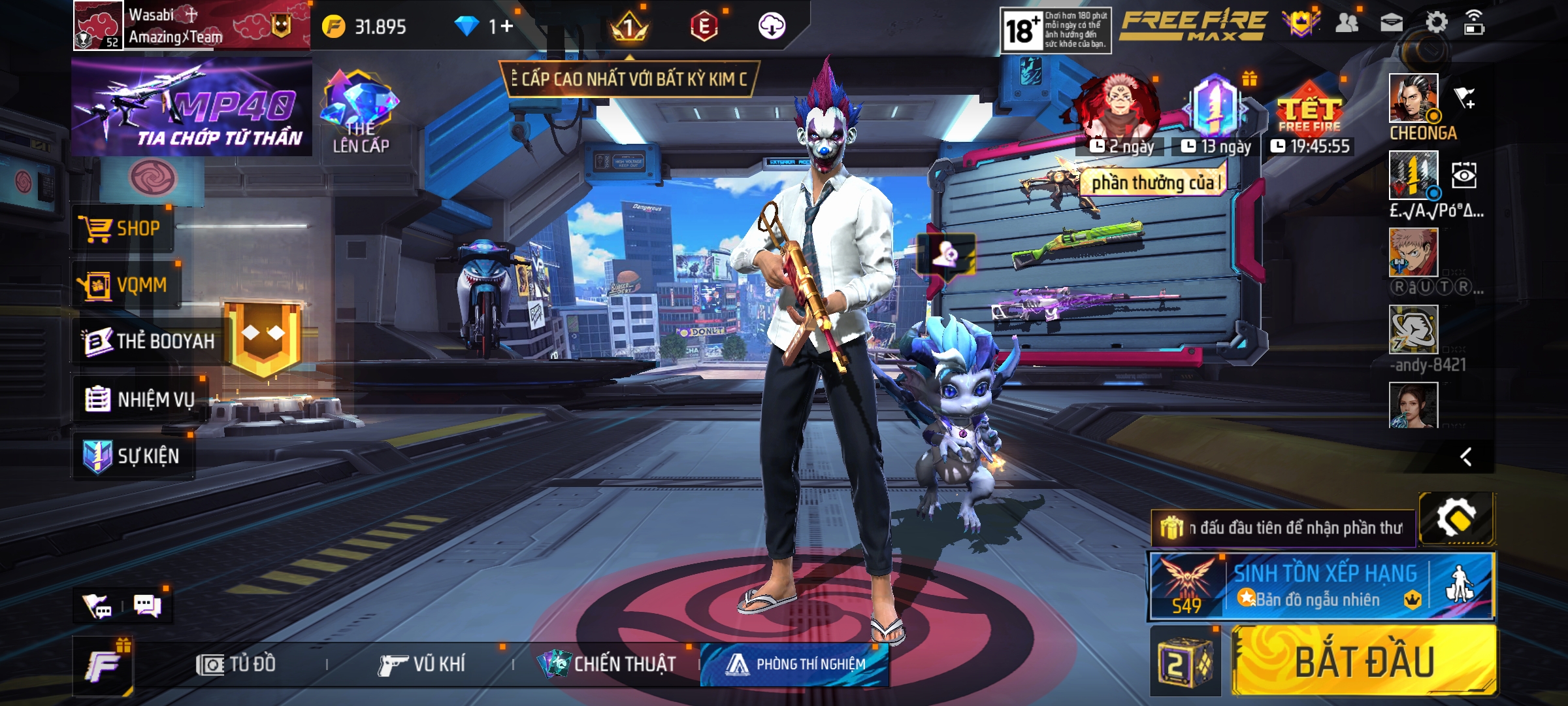Open the SHOP menu
1568x706 pixels.
122,229
